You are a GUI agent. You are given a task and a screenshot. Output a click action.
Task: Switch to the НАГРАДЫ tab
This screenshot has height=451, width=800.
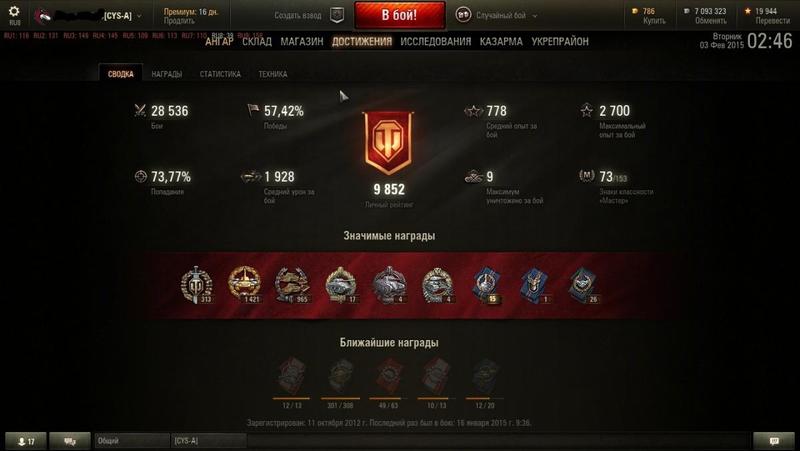click(167, 74)
